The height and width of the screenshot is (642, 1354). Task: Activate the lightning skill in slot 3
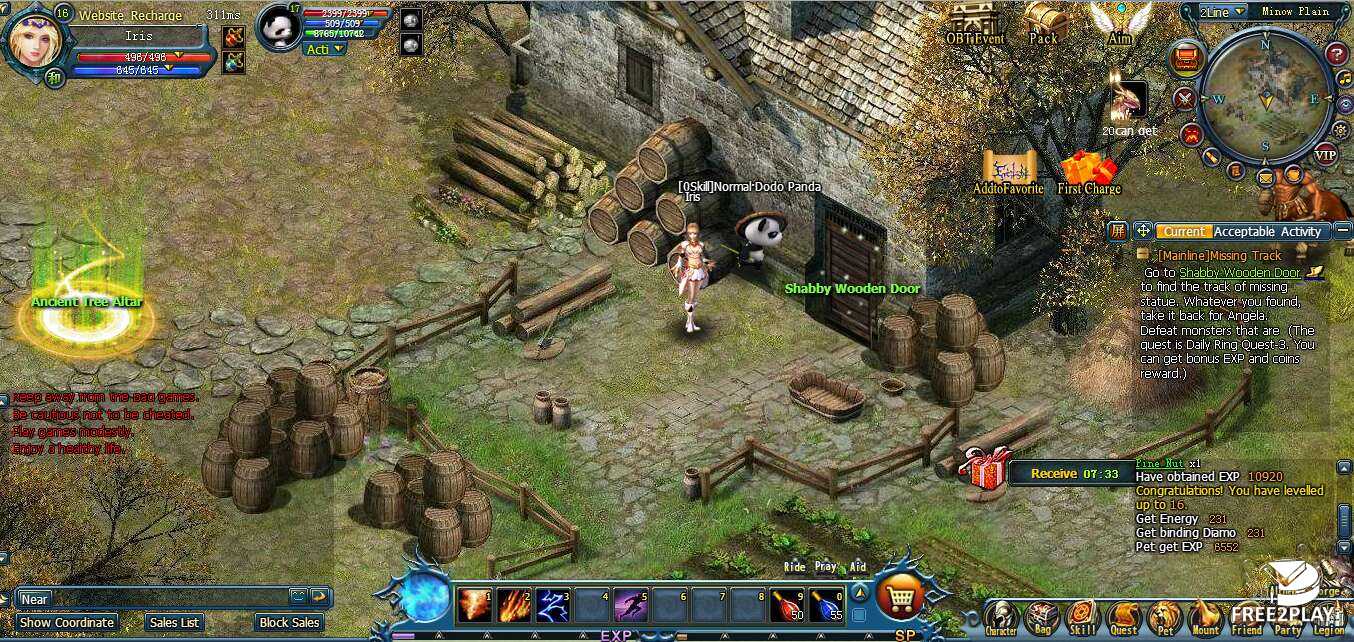tap(552, 604)
